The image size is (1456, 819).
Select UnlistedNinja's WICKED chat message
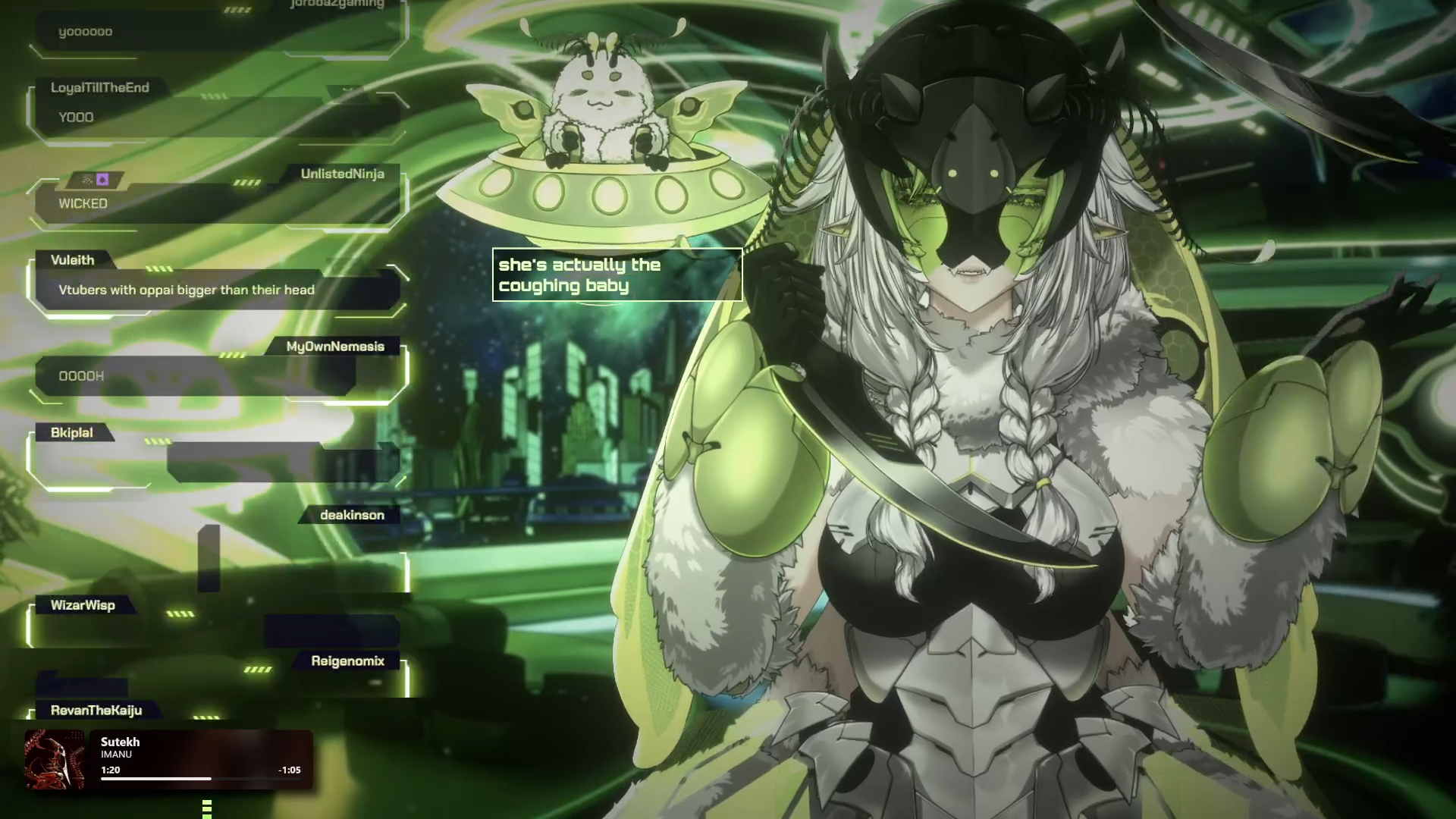pyautogui.click(x=83, y=204)
